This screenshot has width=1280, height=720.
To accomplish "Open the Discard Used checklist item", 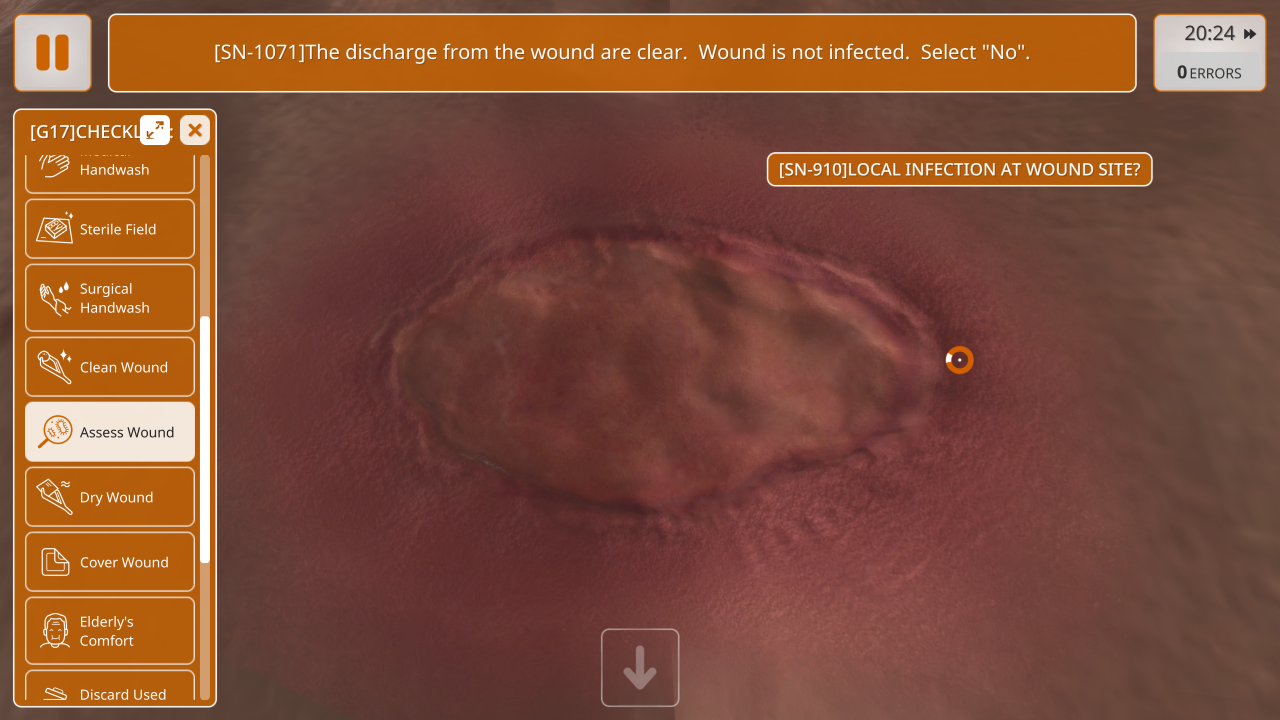I will [110, 690].
